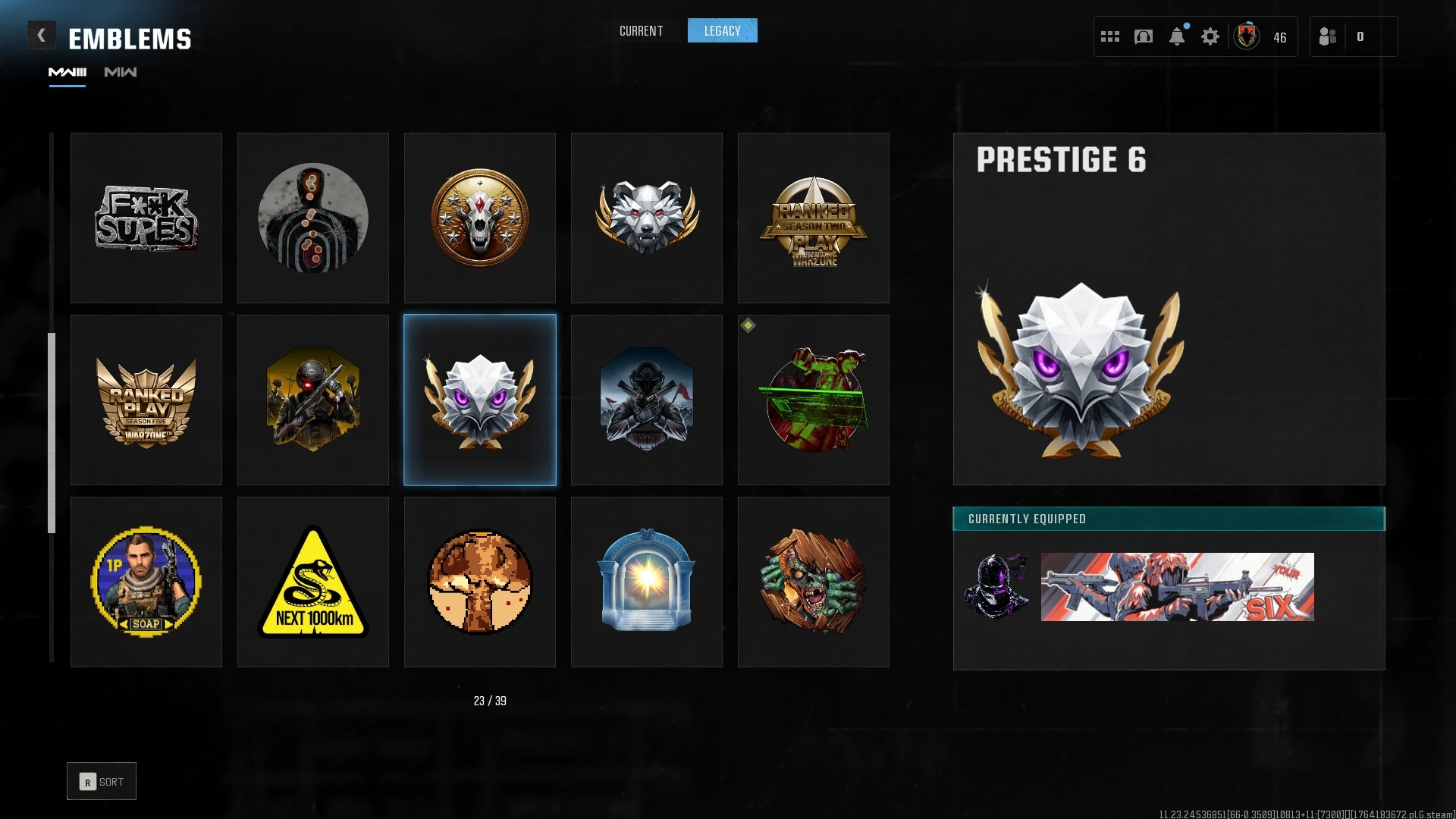Viewport: 1456px width, 819px height.
Task: Click the equipped YOUR SIX calling card
Action: [1178, 585]
